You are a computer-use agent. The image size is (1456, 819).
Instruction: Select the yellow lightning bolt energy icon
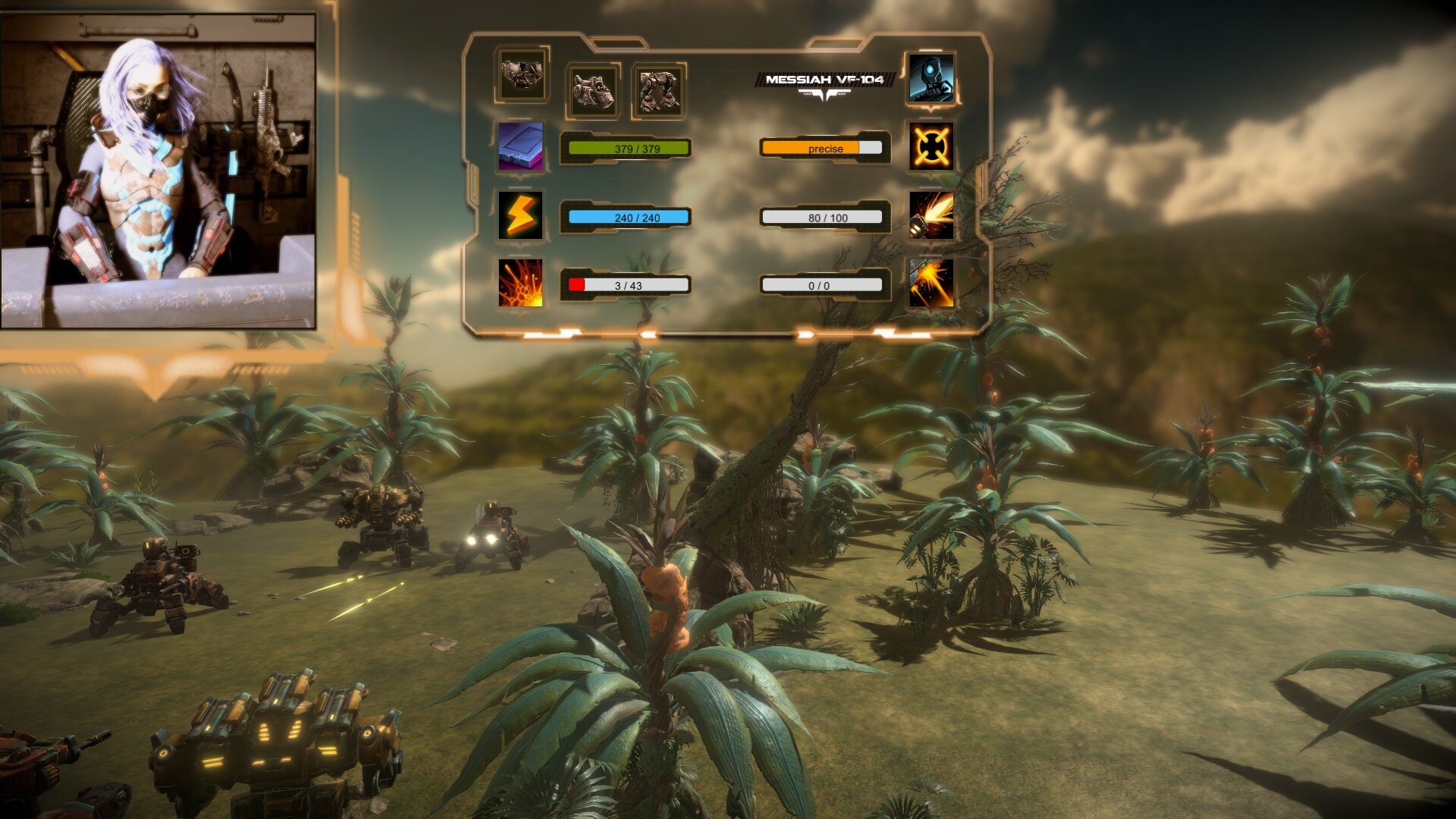coord(520,215)
